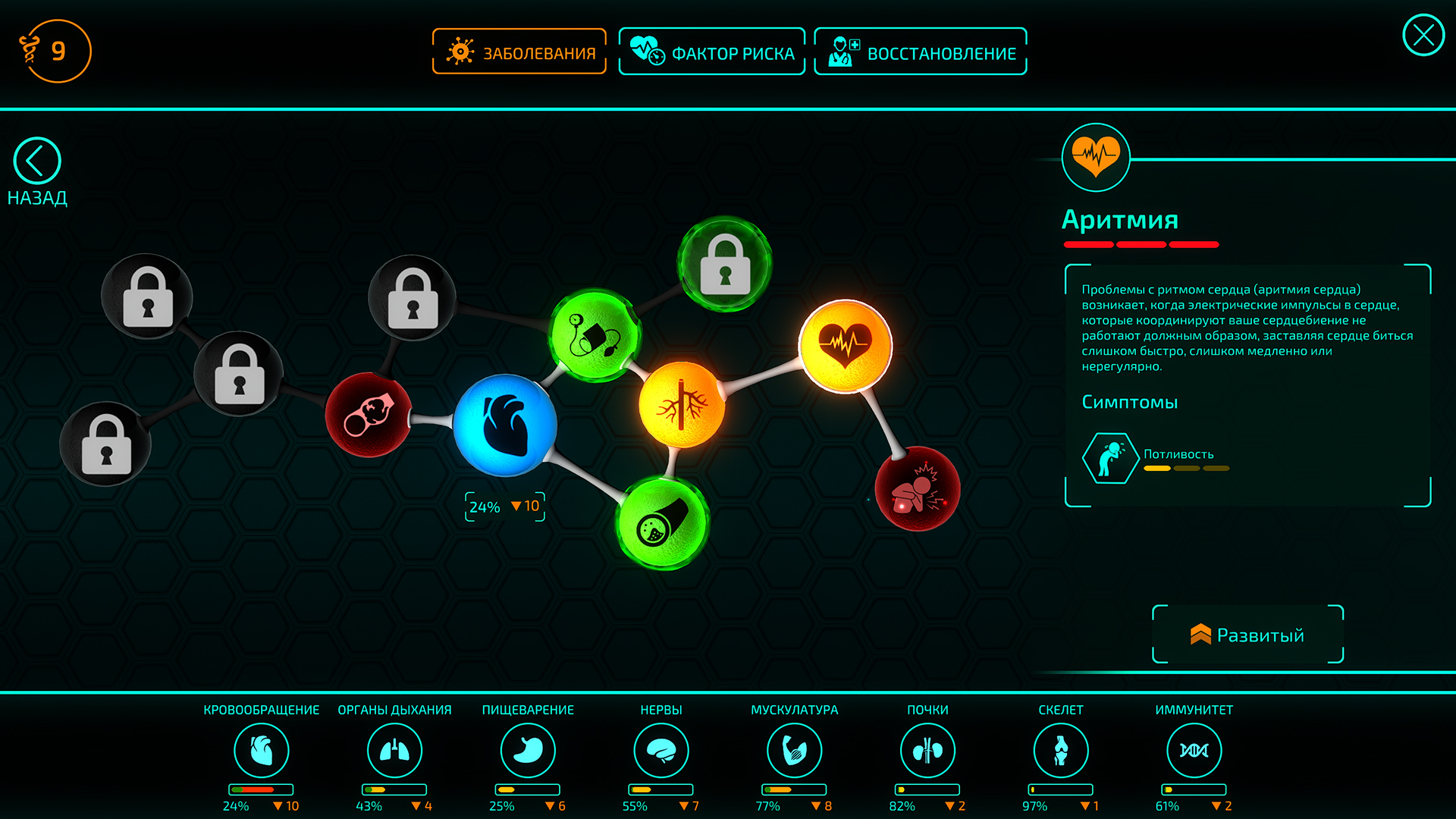The width and height of the screenshot is (1456, 819).
Task: Click the Развитый upgrade button
Action: click(x=1247, y=635)
